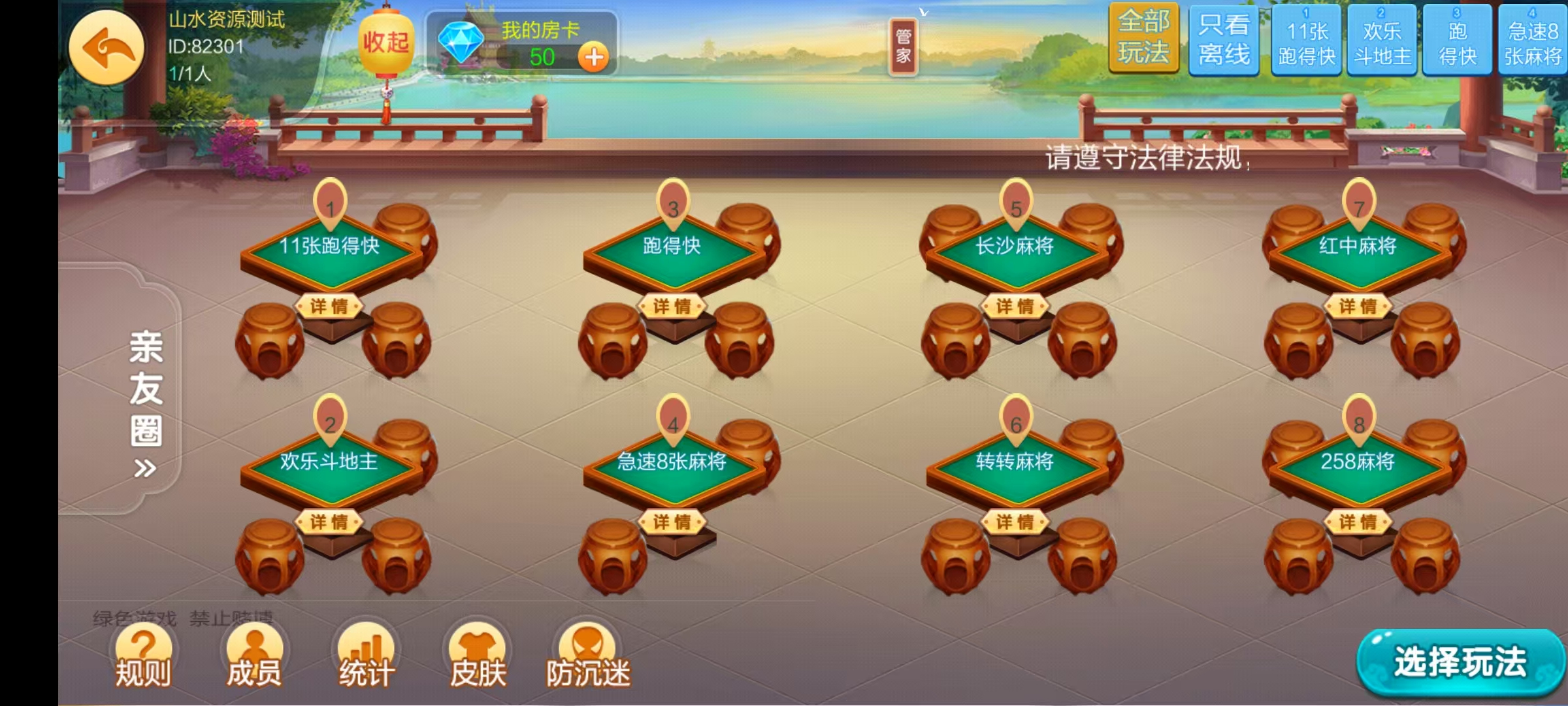Click the 收起 lantern icon

click(x=385, y=42)
